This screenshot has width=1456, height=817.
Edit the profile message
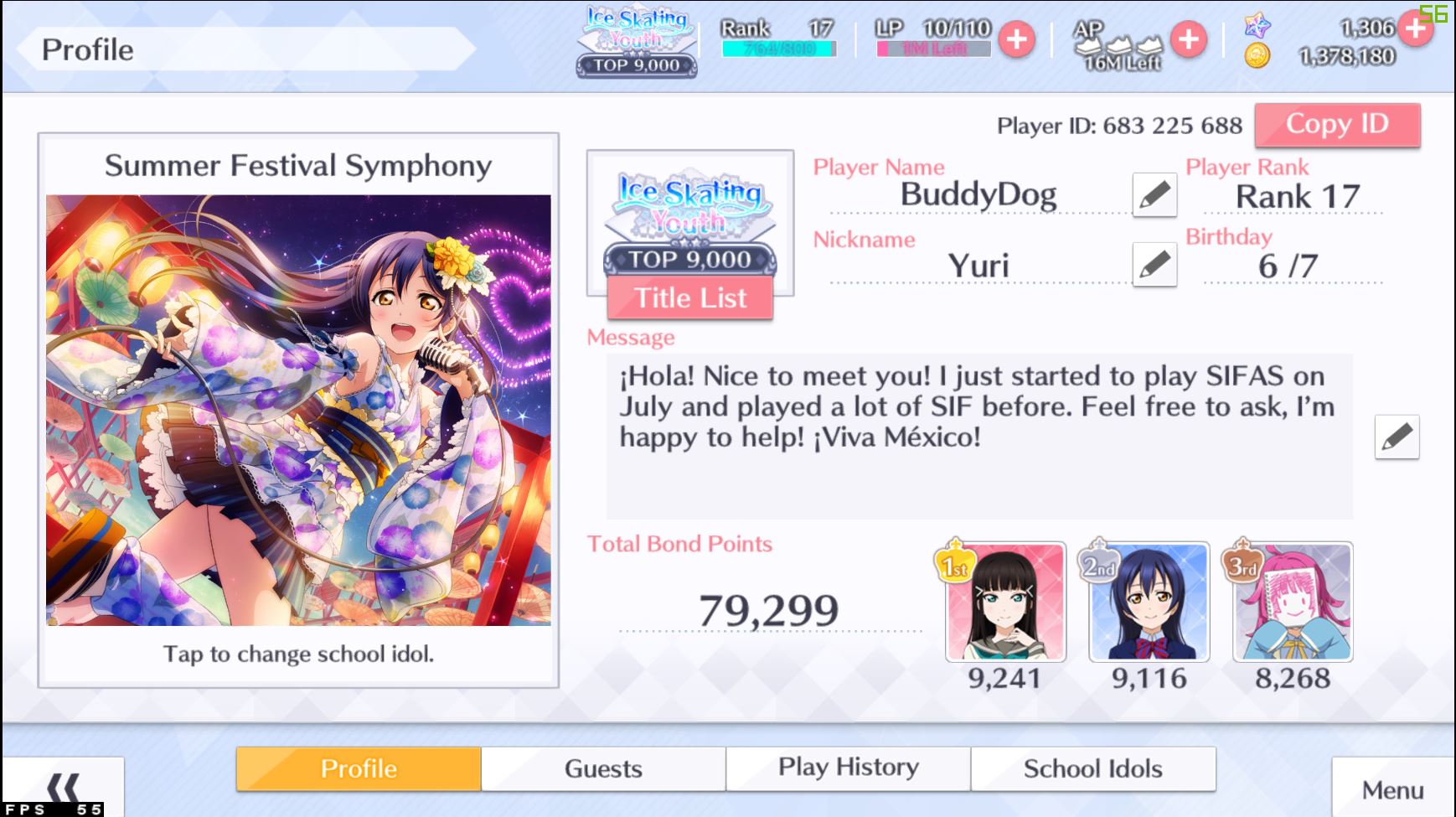click(x=1397, y=437)
